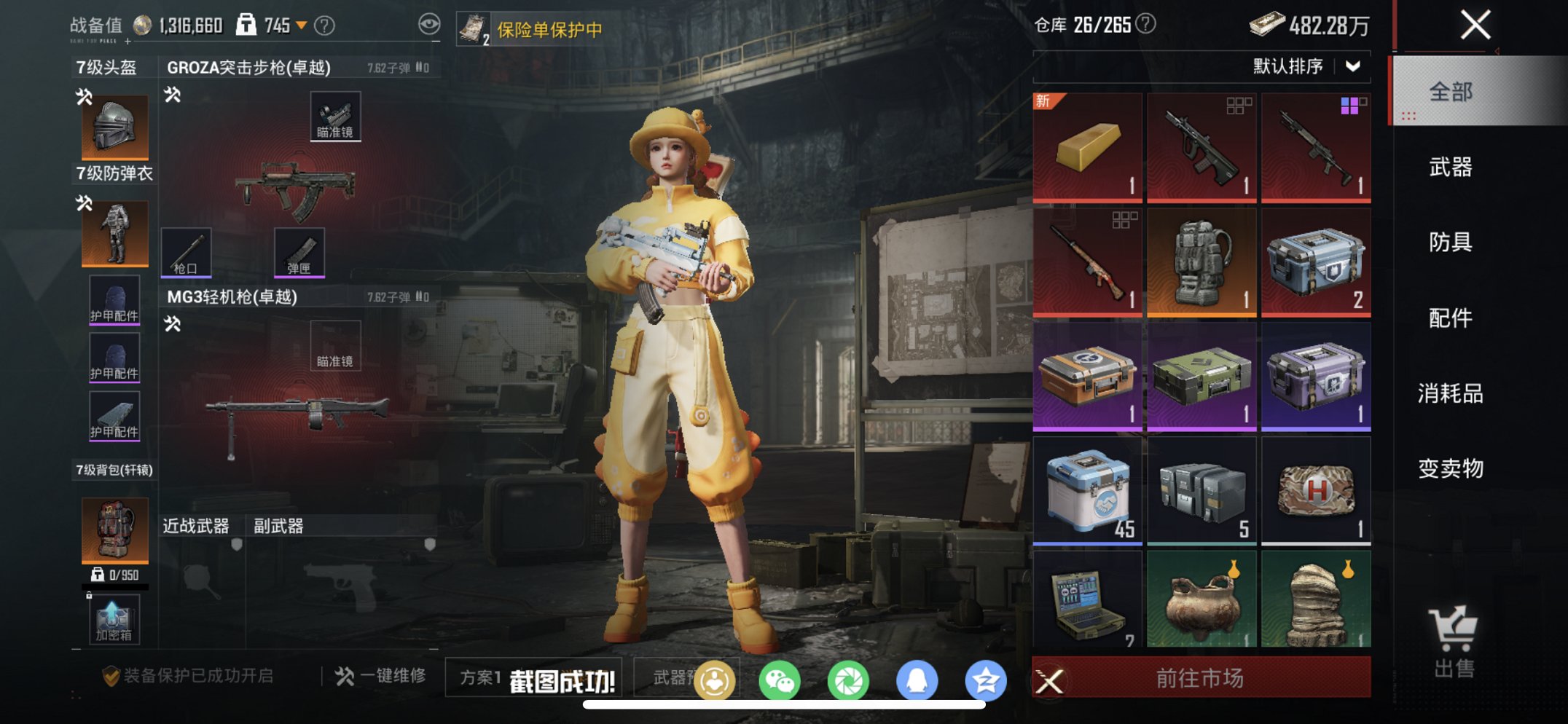Viewport: 1568px width, 724px height.
Task: Click the wrench repair icon above the 7级头盔
Action: [x=82, y=95]
